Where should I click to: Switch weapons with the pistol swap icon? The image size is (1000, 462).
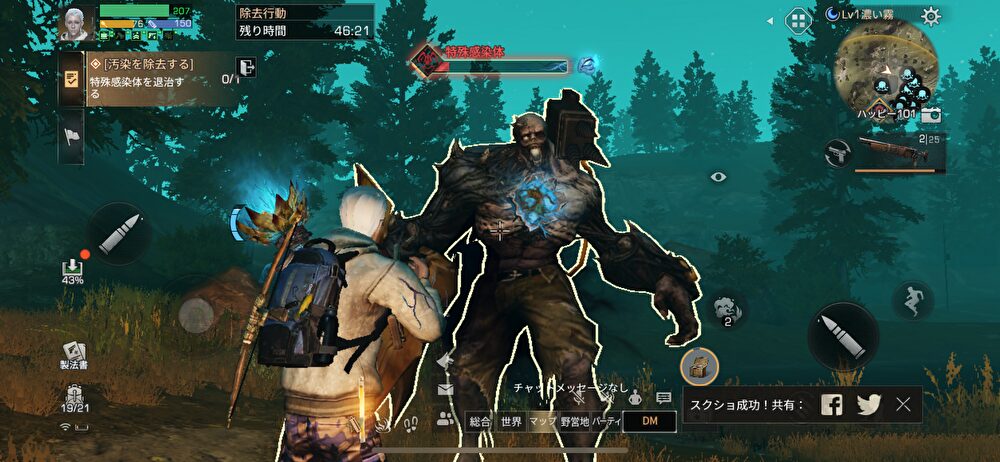coord(836,153)
